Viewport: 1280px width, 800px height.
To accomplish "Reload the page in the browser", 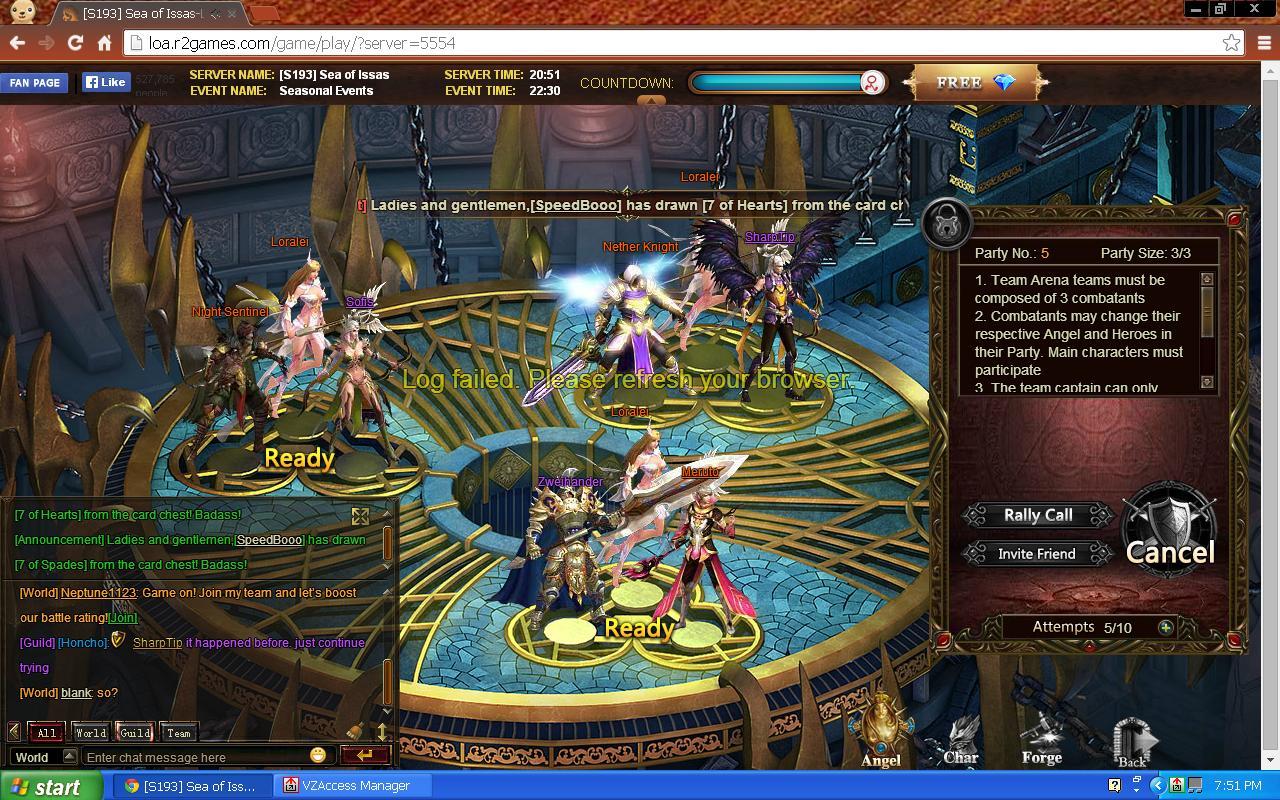I will coord(75,43).
